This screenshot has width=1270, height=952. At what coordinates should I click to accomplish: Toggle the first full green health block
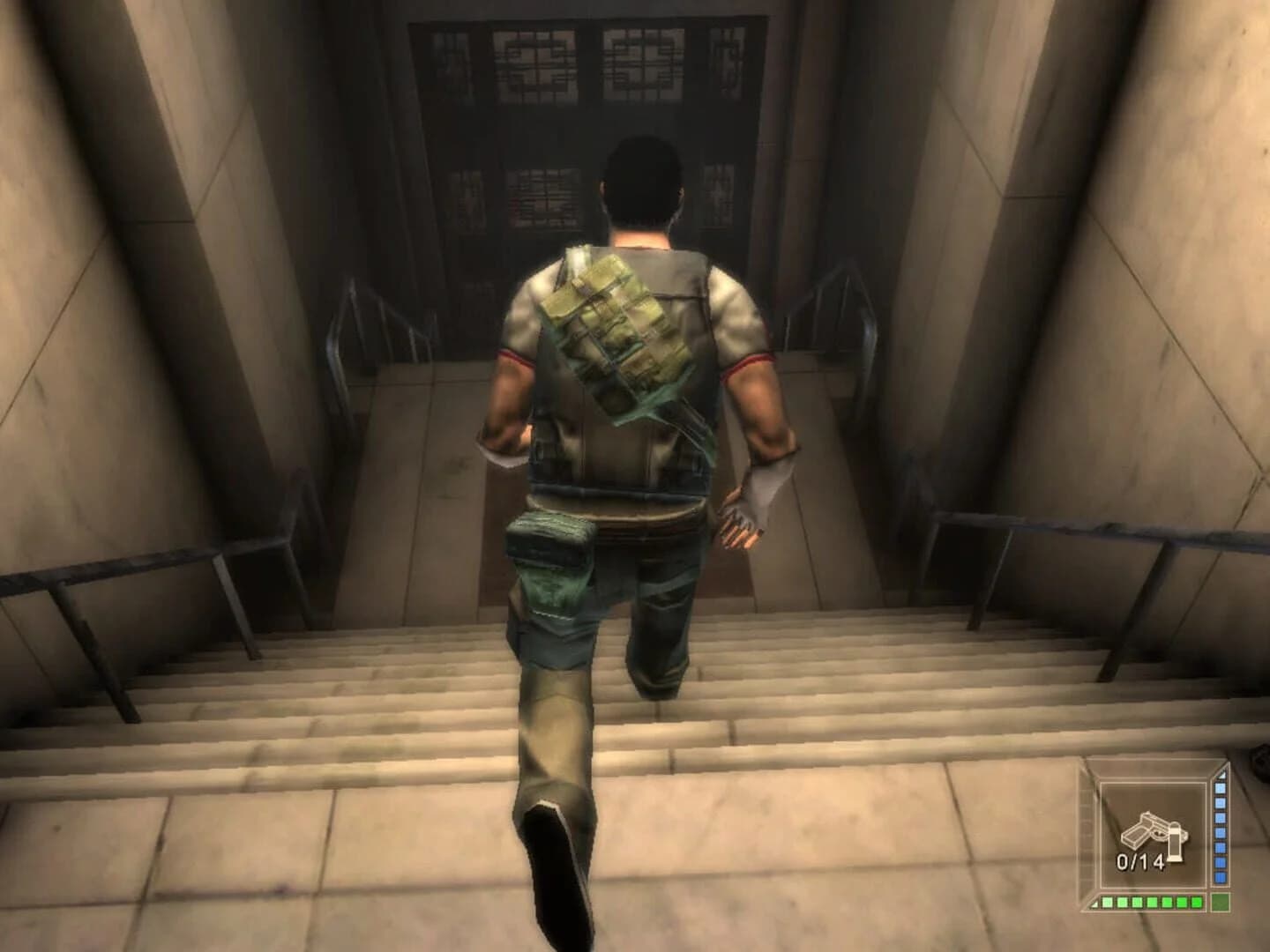[1108, 901]
